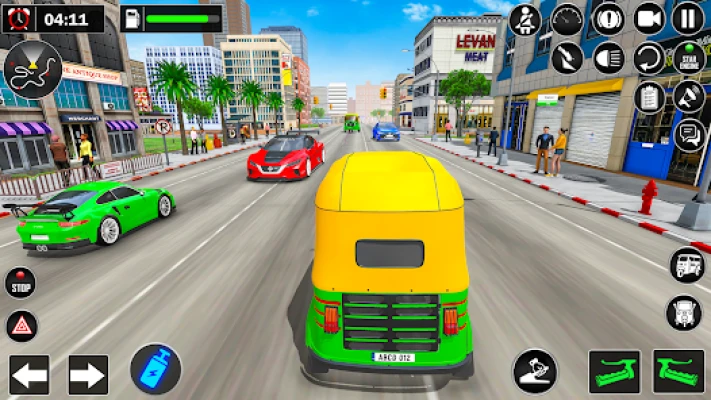Hit the red STOP button
Screen dimensions: 711x400
(20, 283)
